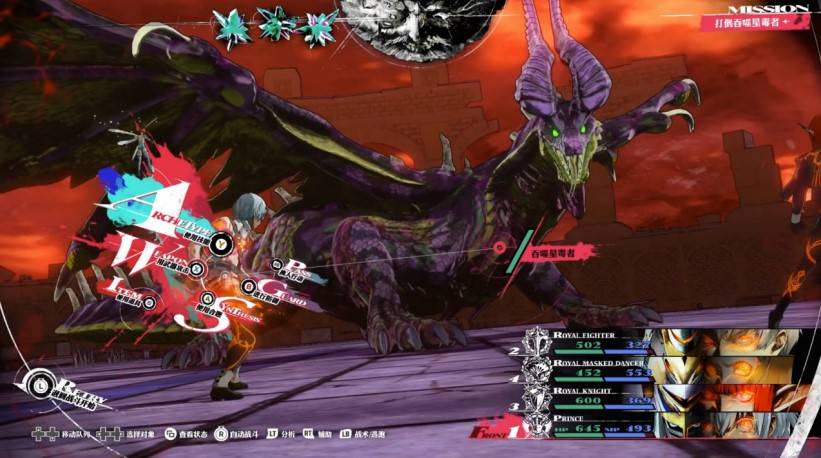Click the Retry battle option

pyautogui.click(x=60, y=390)
